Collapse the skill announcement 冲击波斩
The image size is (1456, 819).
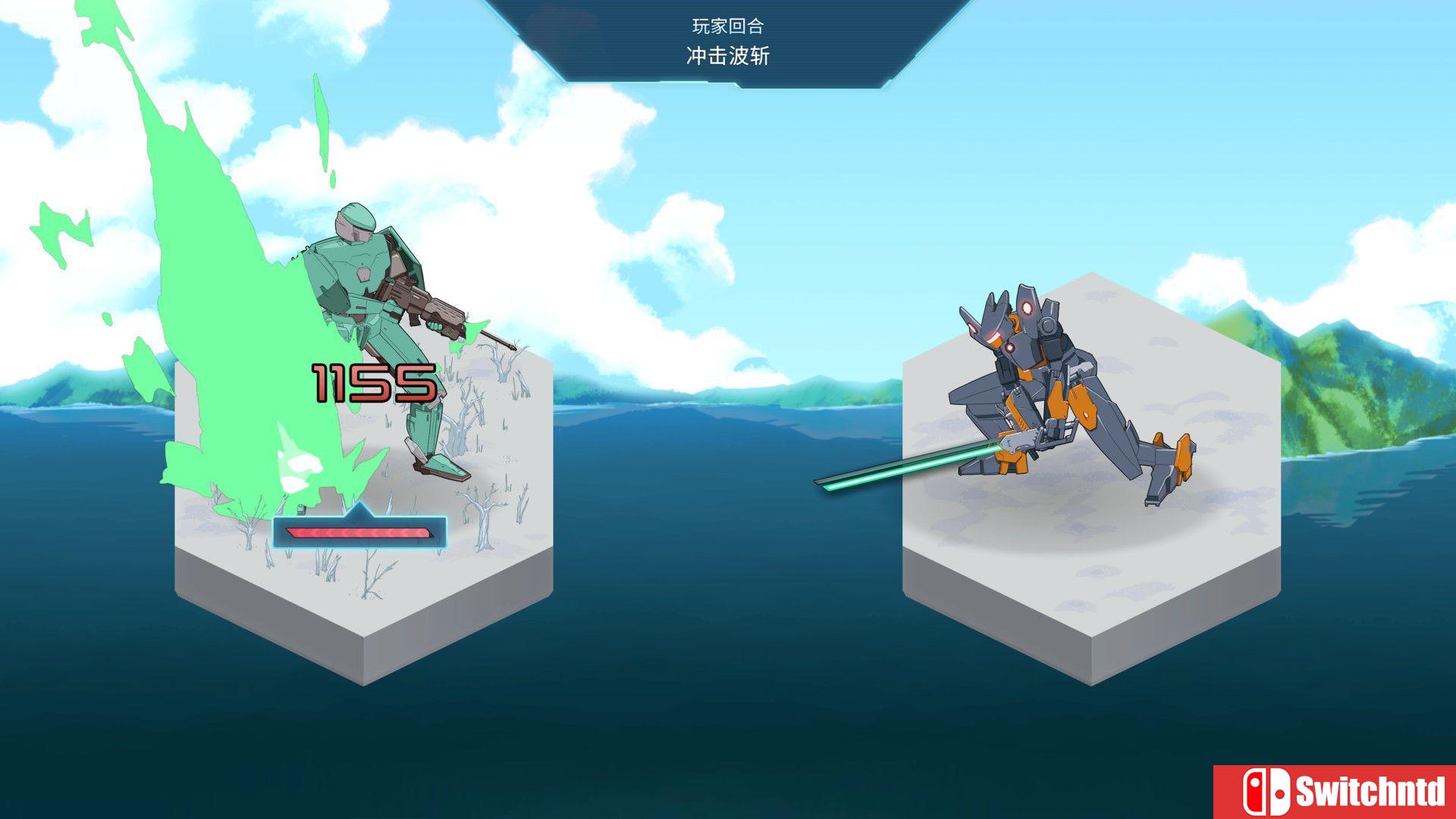(726, 55)
